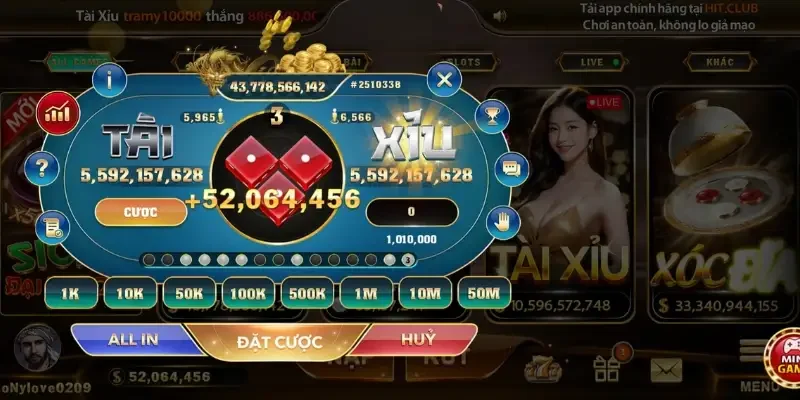Open the chat bubble icon

pyautogui.click(x=509, y=167)
